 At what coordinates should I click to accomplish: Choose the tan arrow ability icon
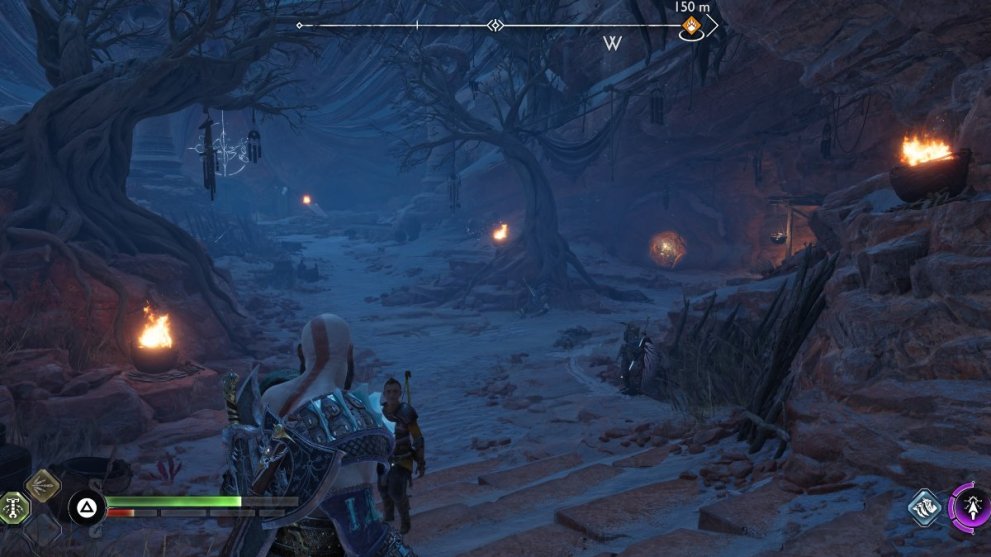(43, 487)
